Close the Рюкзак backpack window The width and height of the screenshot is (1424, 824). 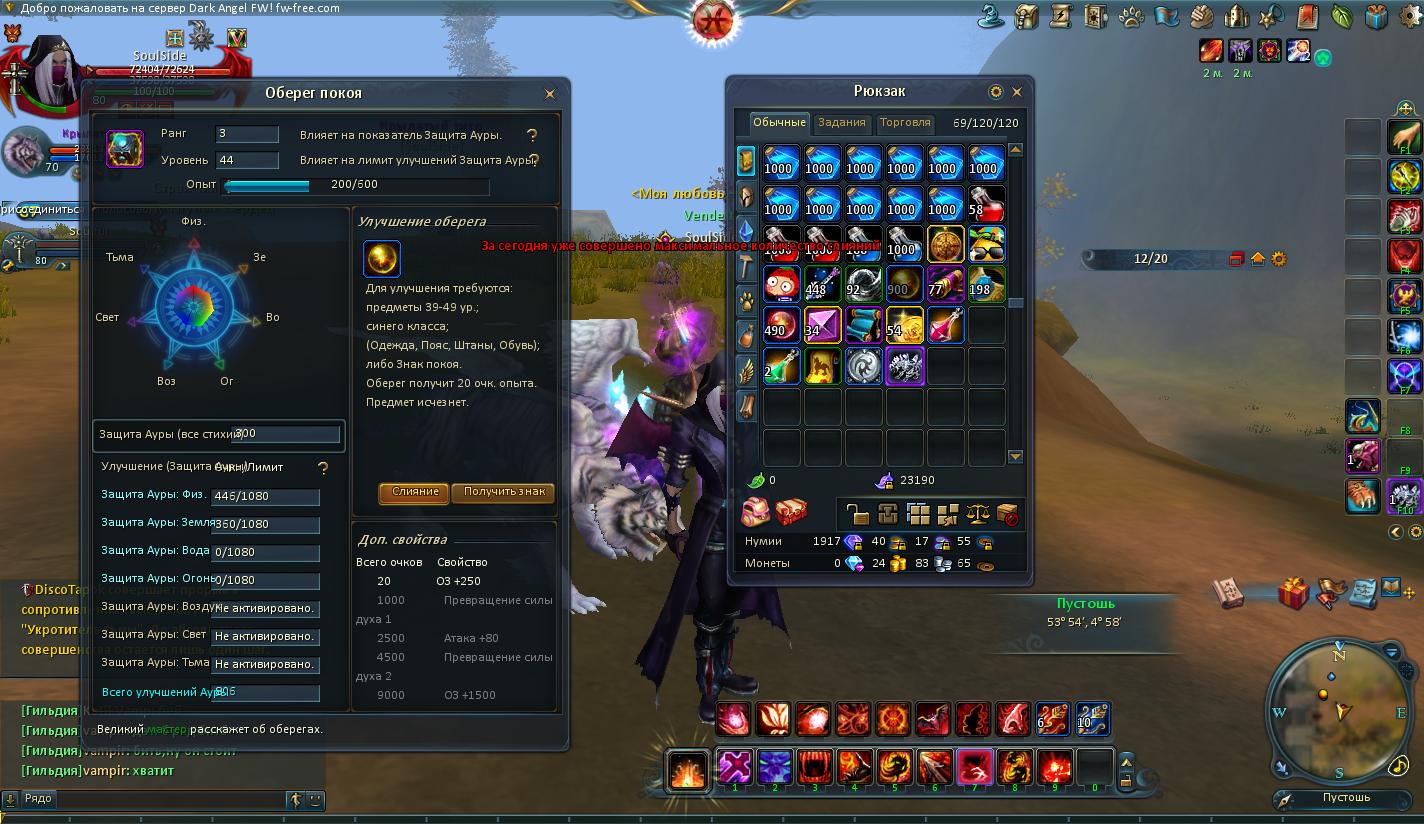1017,92
